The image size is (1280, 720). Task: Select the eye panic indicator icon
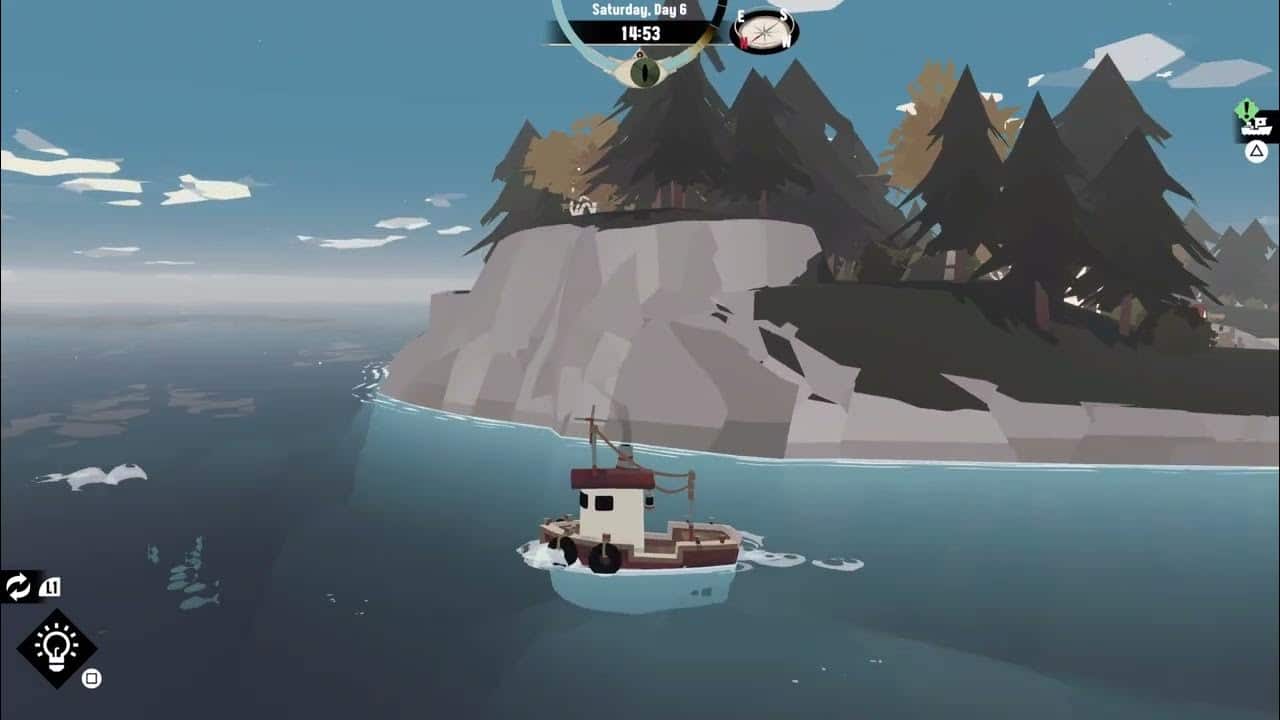point(643,71)
